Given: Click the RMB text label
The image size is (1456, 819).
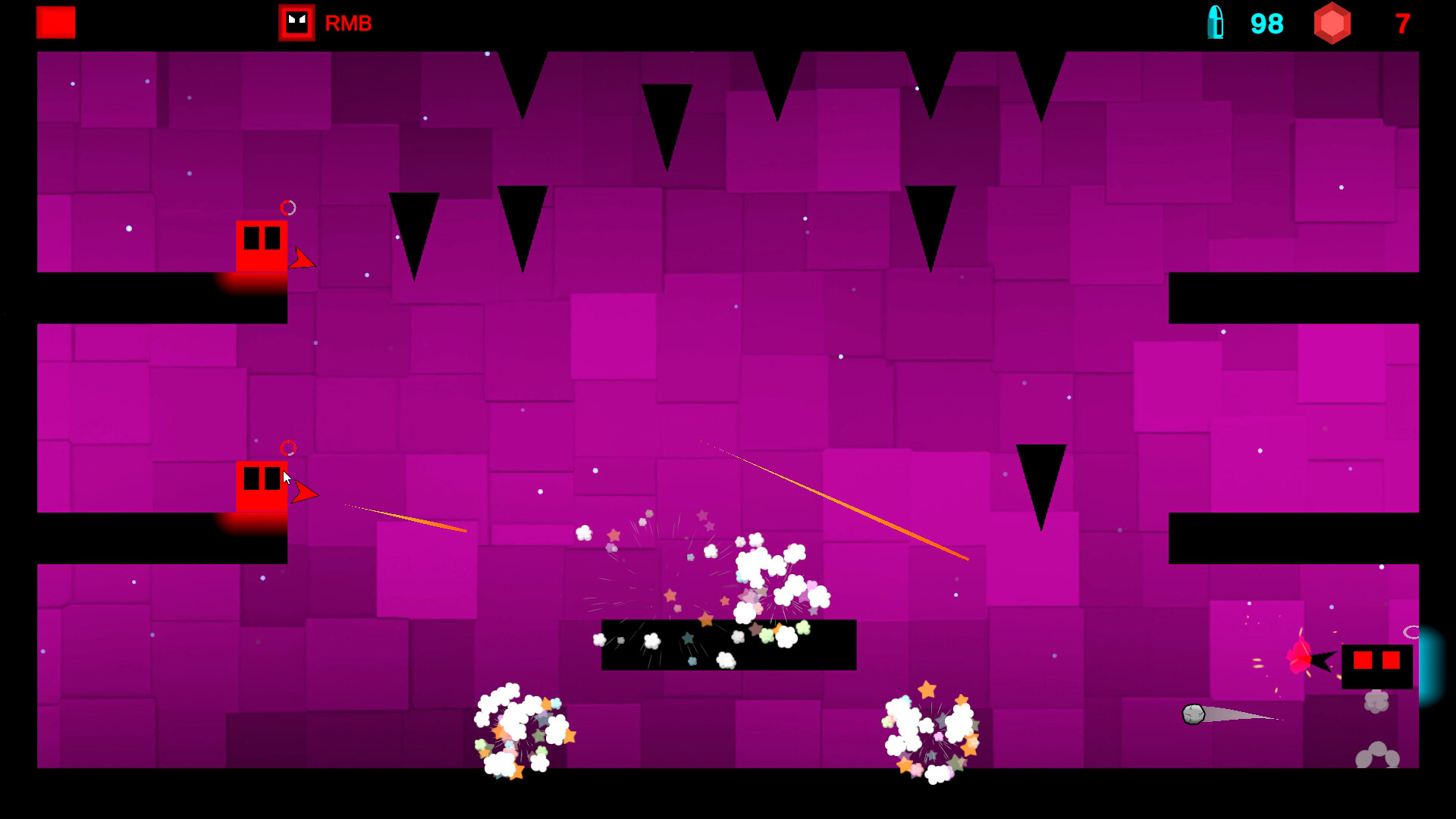Looking at the screenshot, I should click(347, 24).
